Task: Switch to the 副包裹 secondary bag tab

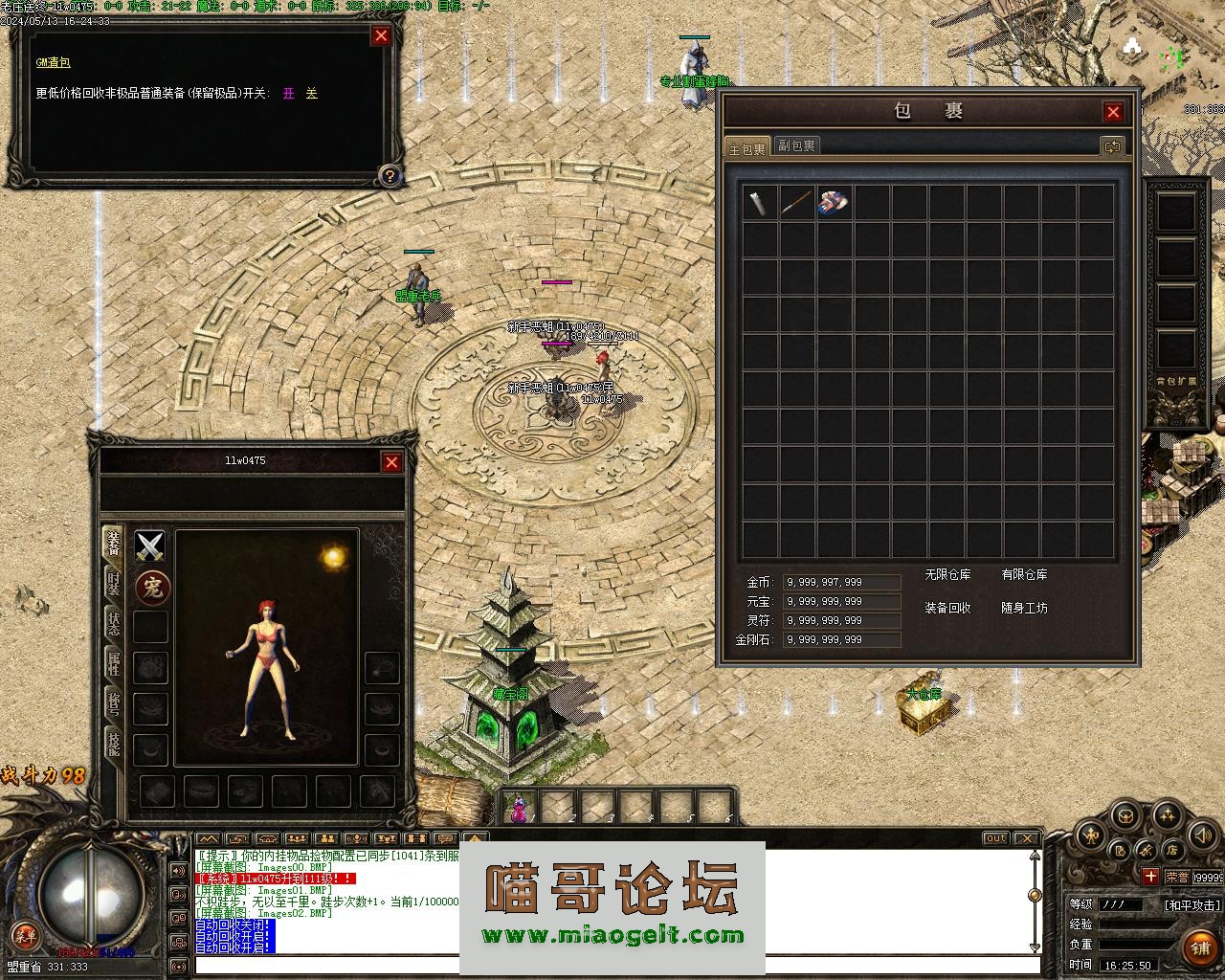Action: coord(796,145)
